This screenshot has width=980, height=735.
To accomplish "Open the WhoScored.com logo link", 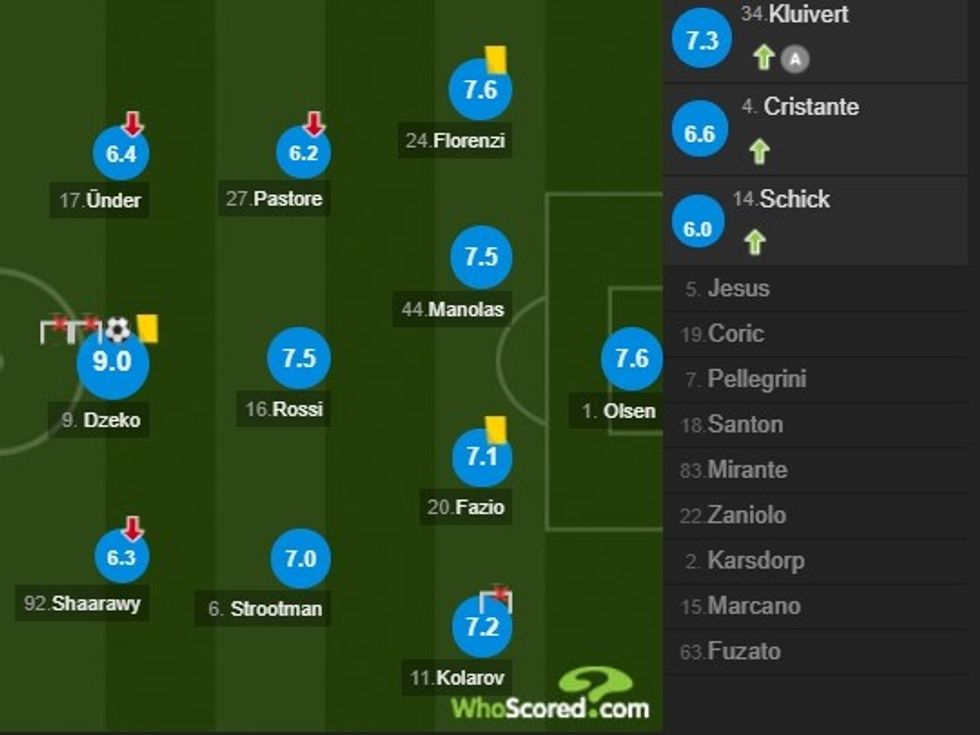I will pyautogui.click(x=551, y=695).
